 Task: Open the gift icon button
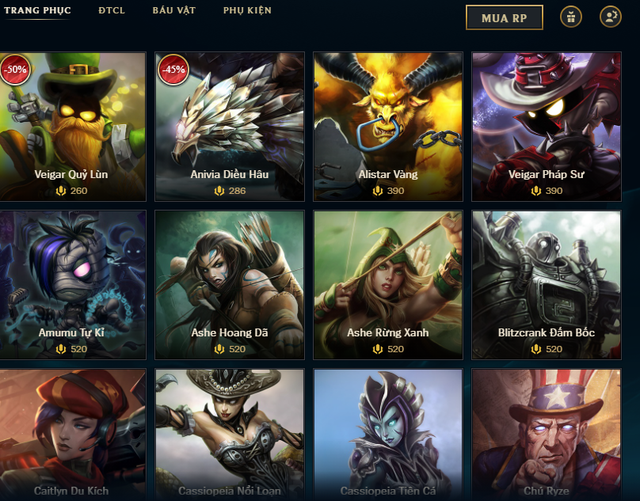click(571, 17)
